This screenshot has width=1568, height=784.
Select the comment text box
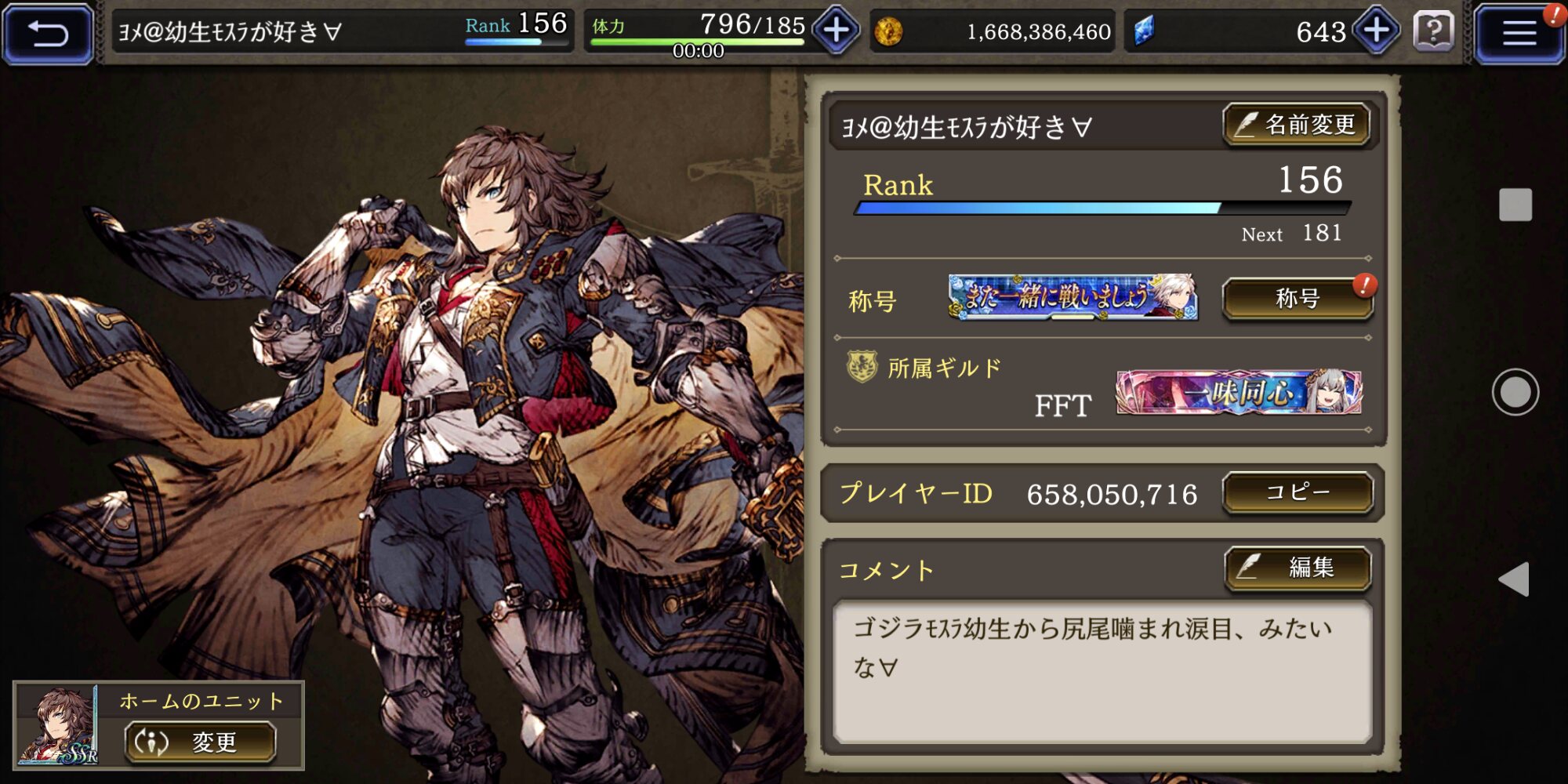(1102, 671)
